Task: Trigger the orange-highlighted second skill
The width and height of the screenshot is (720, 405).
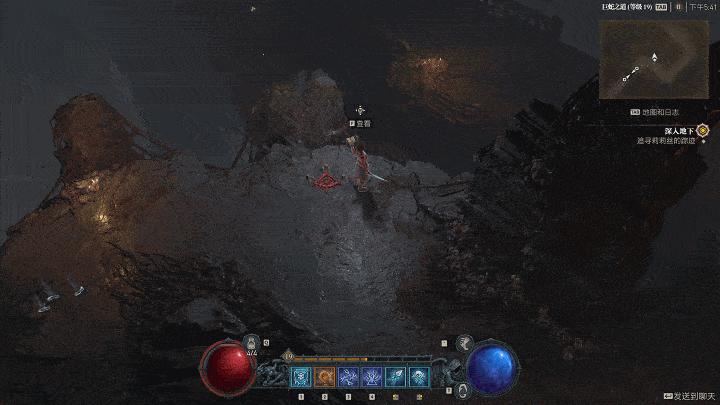Action: (325, 376)
